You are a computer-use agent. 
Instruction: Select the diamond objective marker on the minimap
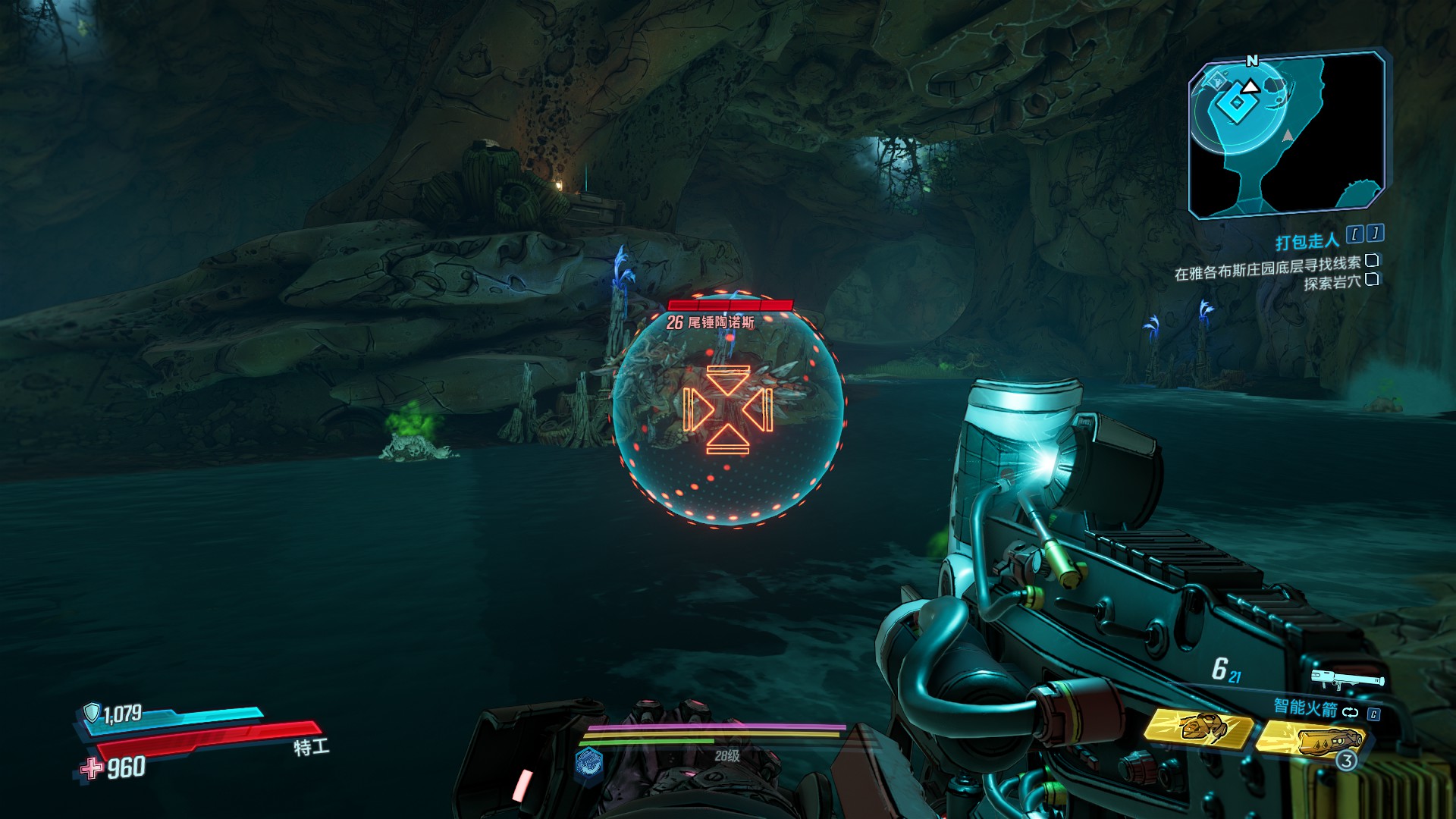click(x=1236, y=103)
